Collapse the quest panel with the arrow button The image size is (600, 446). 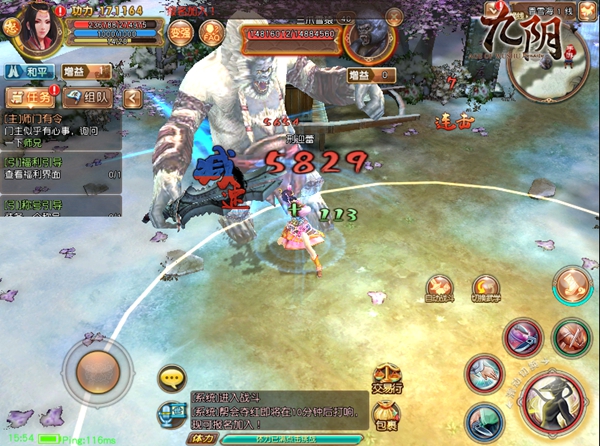pyautogui.click(x=133, y=98)
